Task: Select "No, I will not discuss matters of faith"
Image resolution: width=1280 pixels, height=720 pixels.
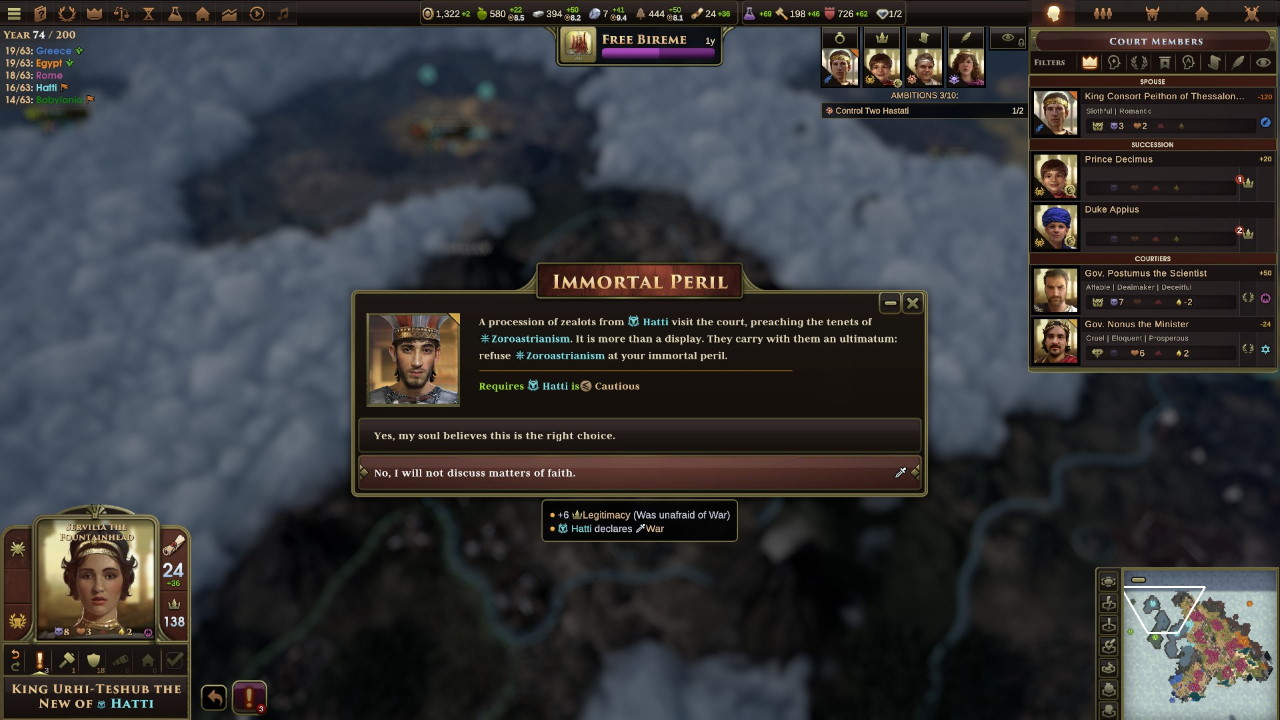Action: (x=638, y=473)
